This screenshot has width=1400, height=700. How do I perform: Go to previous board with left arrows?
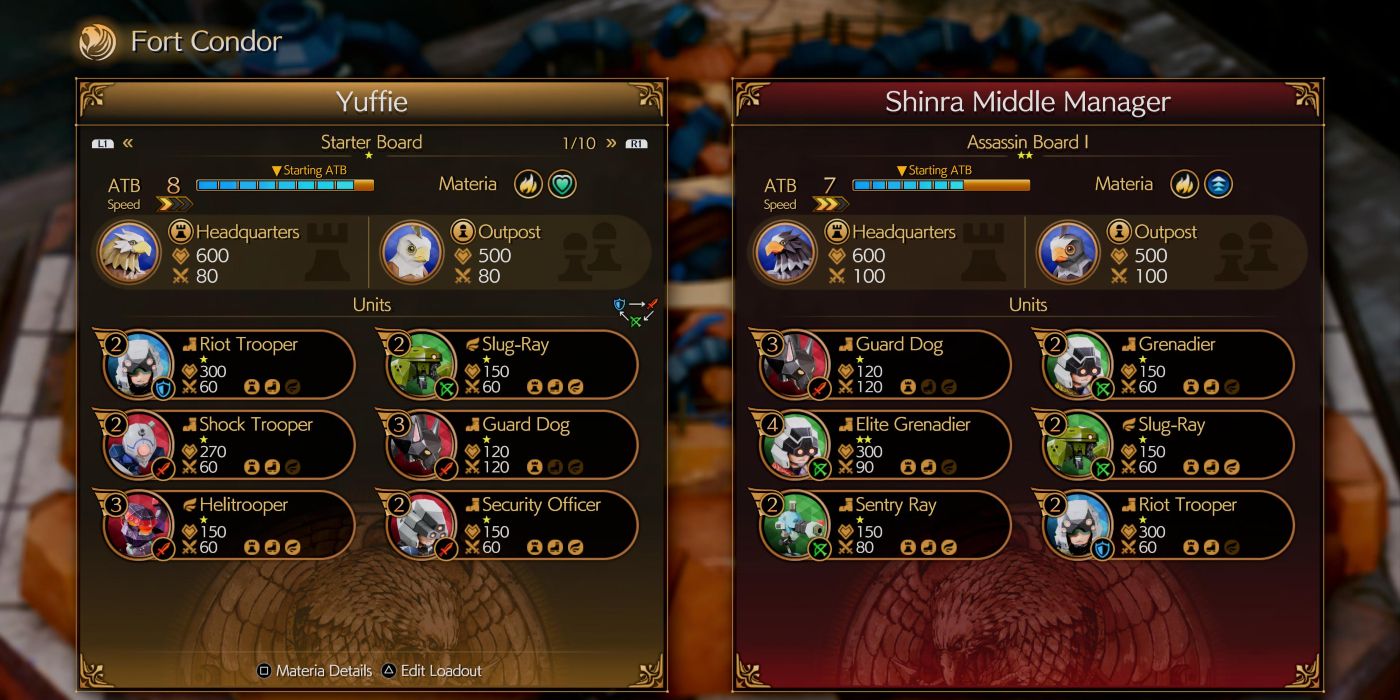(x=128, y=143)
